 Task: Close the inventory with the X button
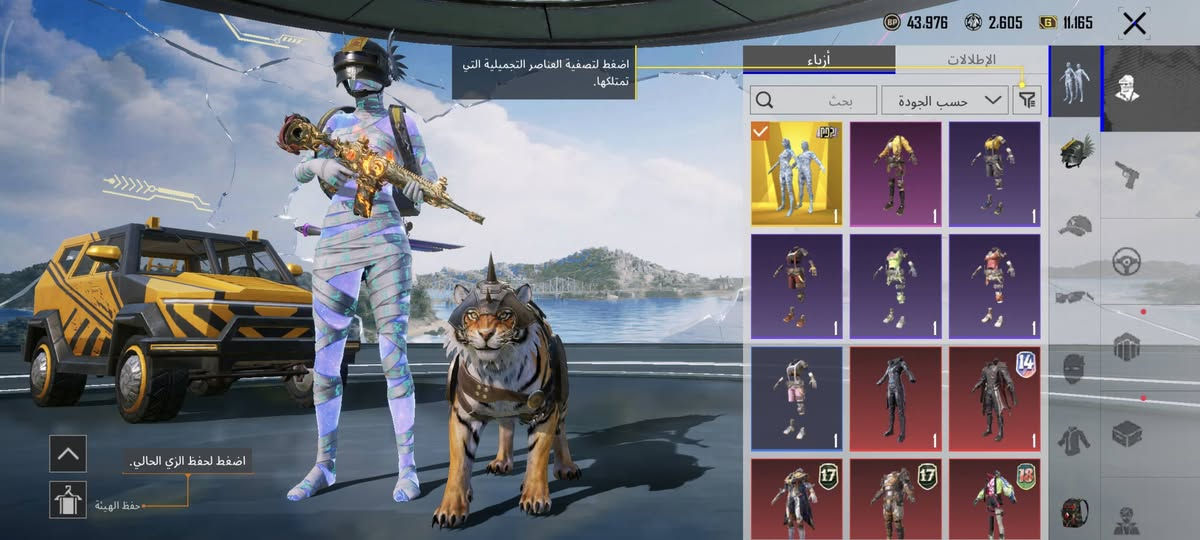[x=1134, y=24]
